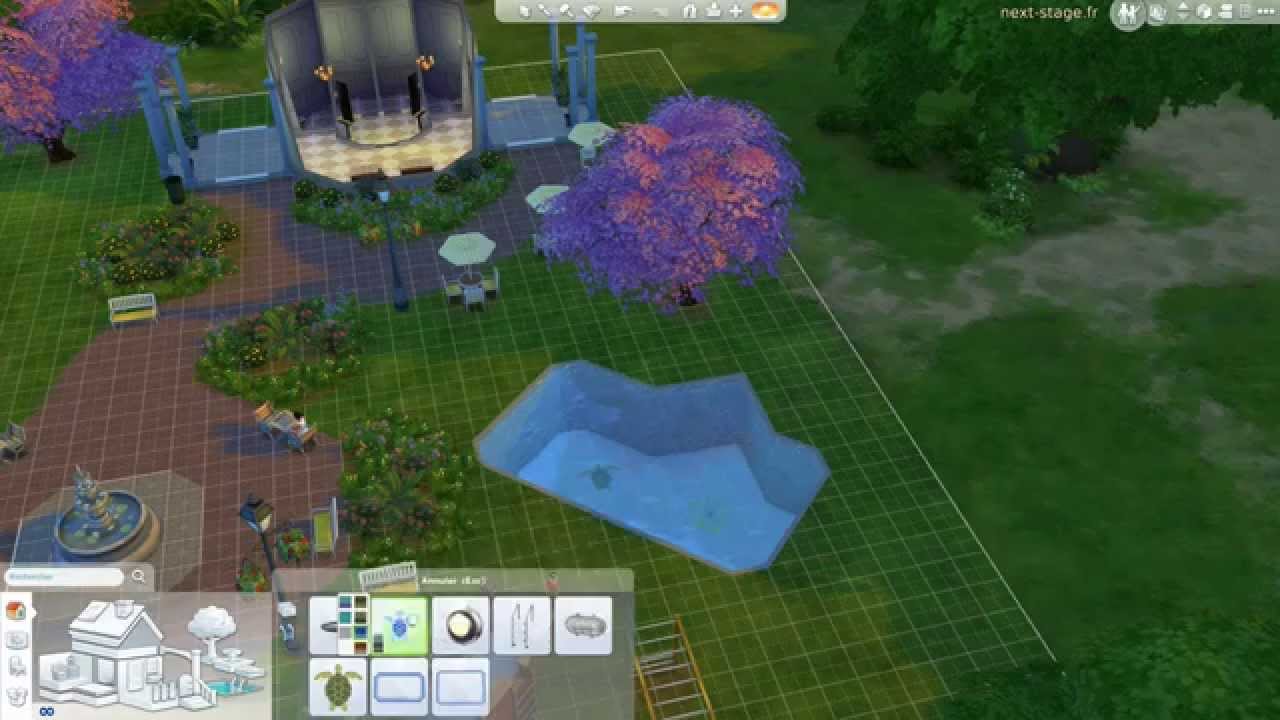Image resolution: width=1280 pixels, height=720 pixels.
Task: Click the tree on the build diagram
Action: pos(210,627)
